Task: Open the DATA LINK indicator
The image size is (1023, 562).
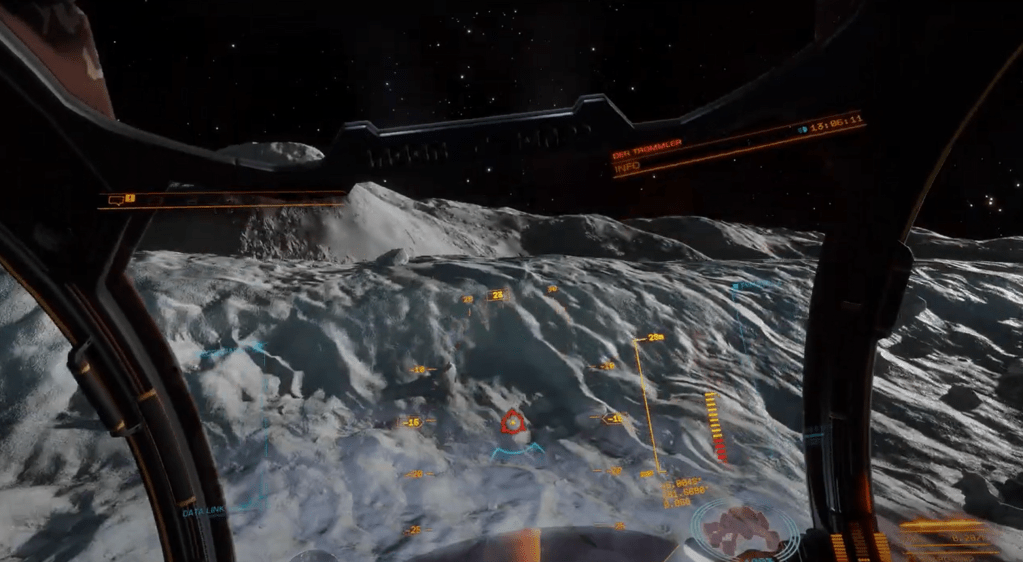Action: tap(202, 512)
